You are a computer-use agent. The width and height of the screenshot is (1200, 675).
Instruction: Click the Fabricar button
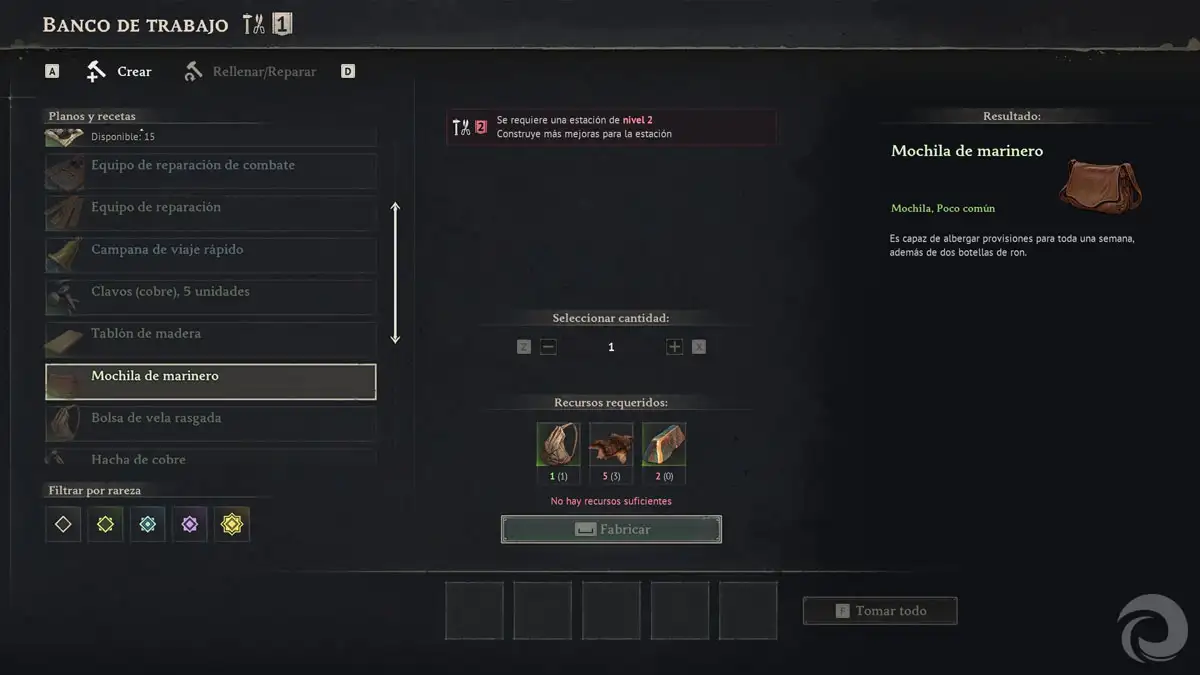(x=611, y=530)
